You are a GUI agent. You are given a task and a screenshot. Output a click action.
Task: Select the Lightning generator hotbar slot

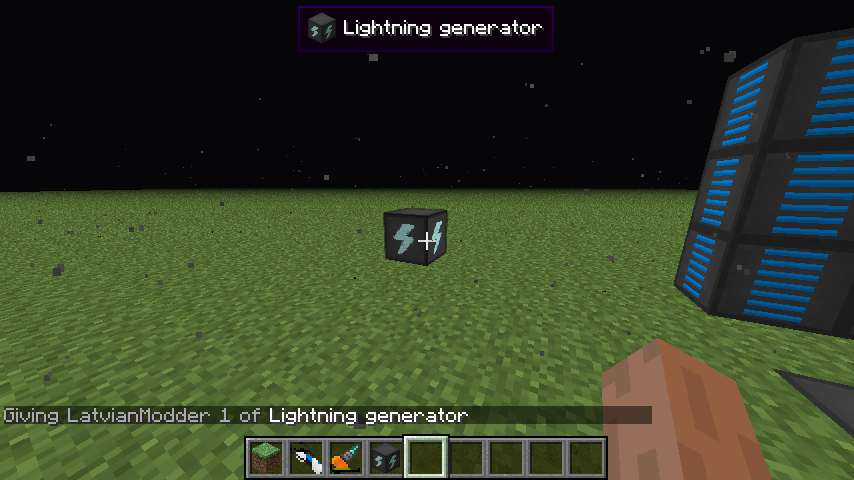pyautogui.click(x=386, y=458)
